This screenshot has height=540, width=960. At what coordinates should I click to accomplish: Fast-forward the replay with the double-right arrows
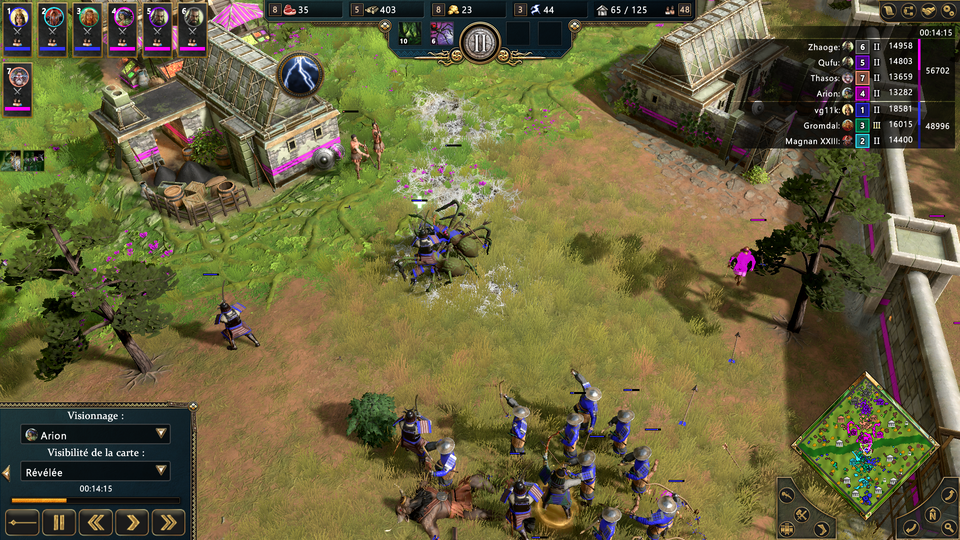click(x=169, y=521)
